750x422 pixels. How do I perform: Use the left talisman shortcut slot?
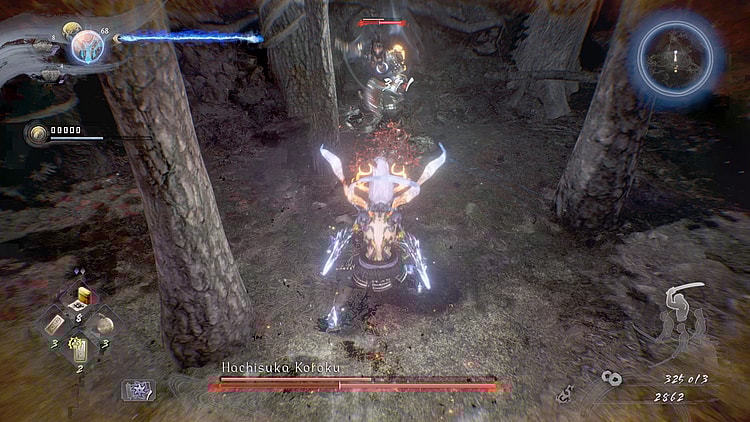point(55,323)
